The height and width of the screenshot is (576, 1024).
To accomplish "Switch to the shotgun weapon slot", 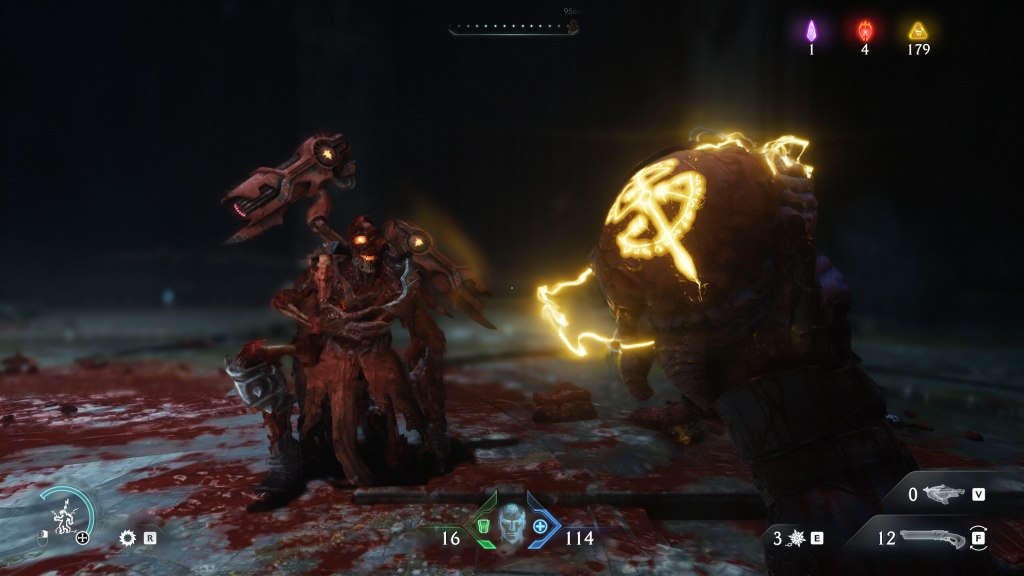I will click(932, 538).
